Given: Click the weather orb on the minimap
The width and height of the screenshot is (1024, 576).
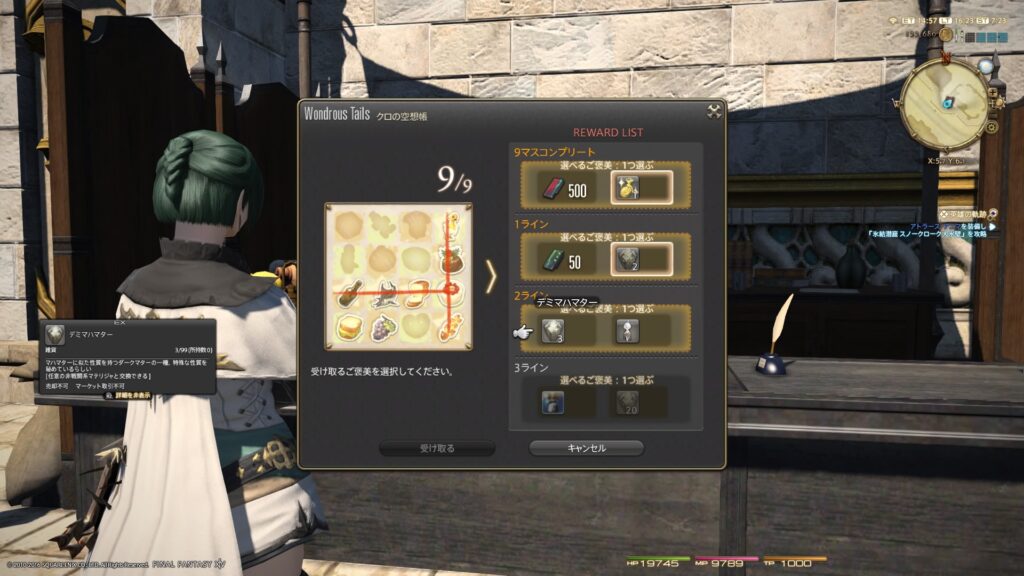Looking at the screenshot, I should [986, 67].
